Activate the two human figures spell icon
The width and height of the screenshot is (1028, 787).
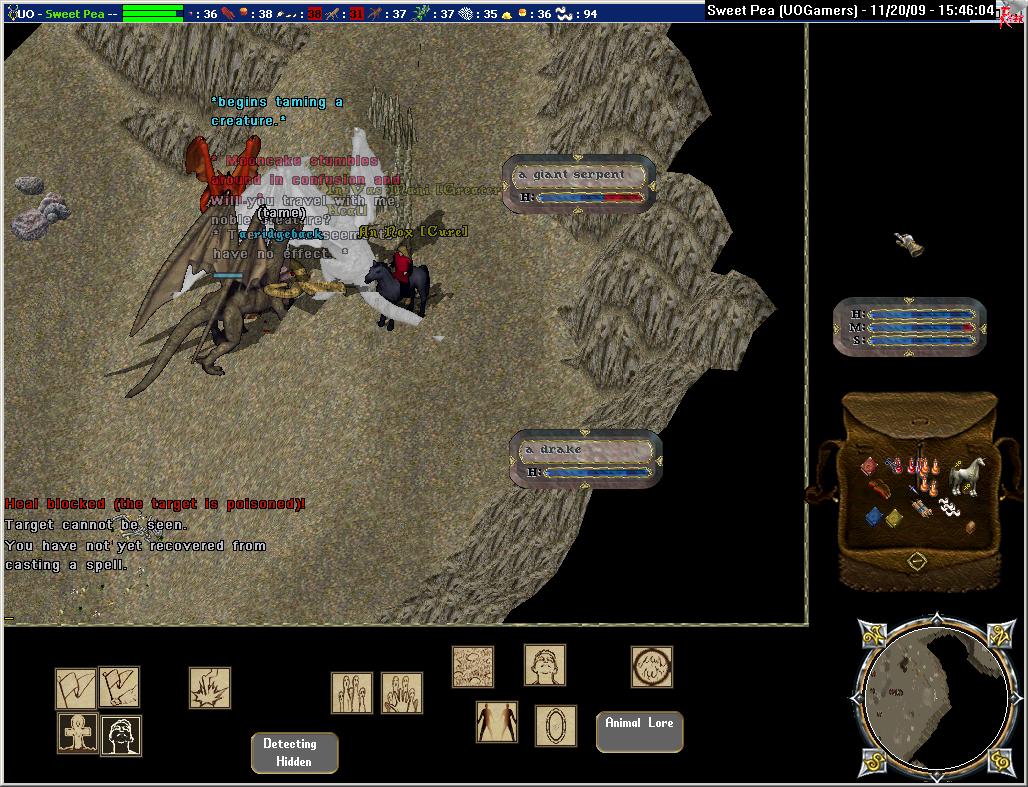[497, 722]
